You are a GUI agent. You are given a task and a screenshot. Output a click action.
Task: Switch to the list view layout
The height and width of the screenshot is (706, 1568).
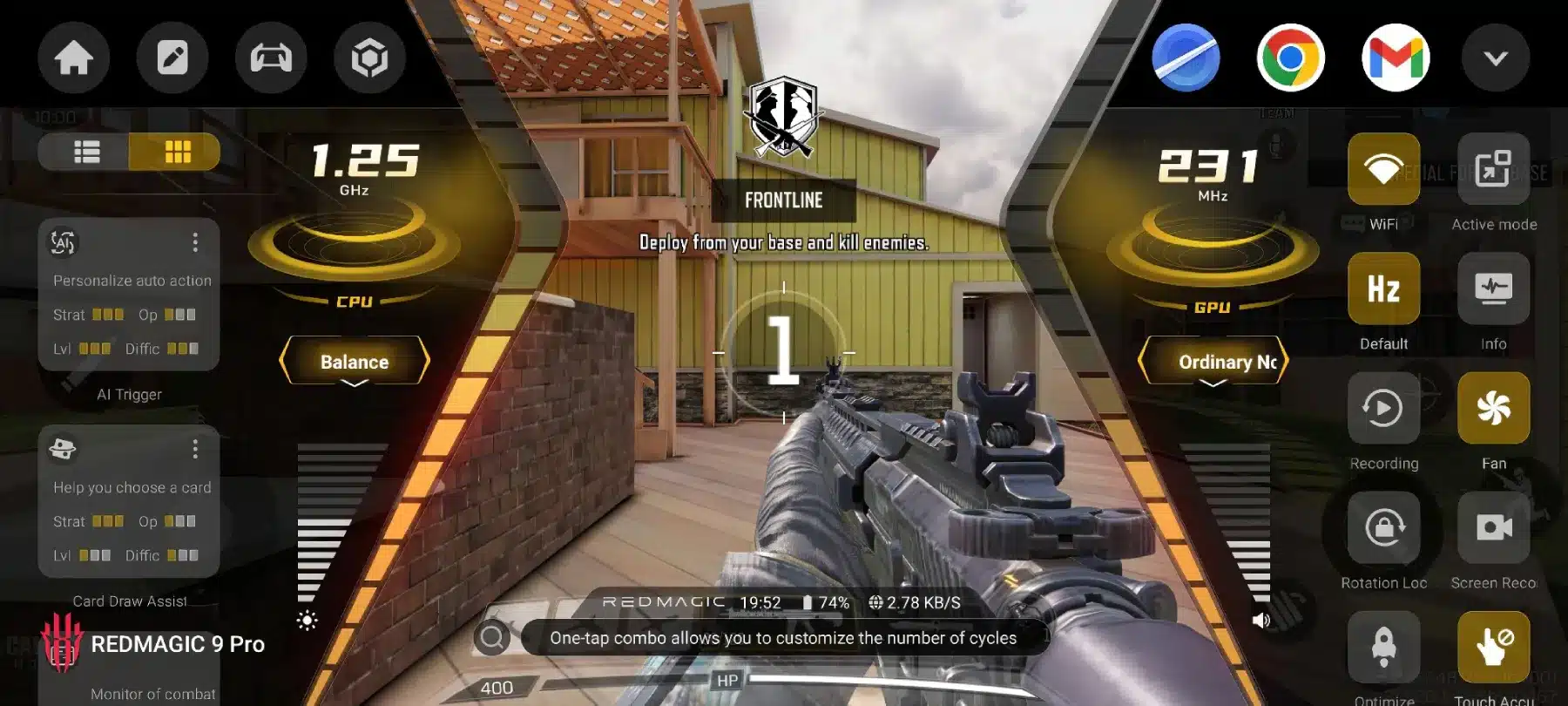[x=86, y=153]
